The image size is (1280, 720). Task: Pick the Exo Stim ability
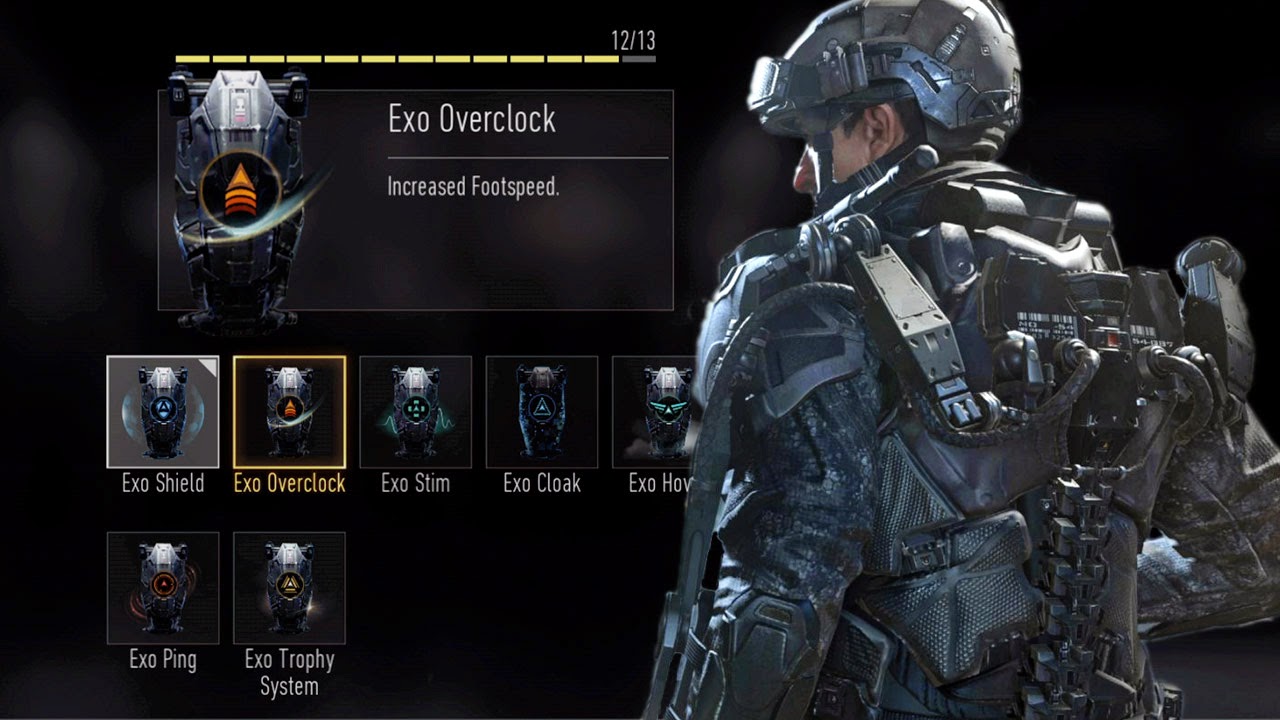tap(415, 412)
